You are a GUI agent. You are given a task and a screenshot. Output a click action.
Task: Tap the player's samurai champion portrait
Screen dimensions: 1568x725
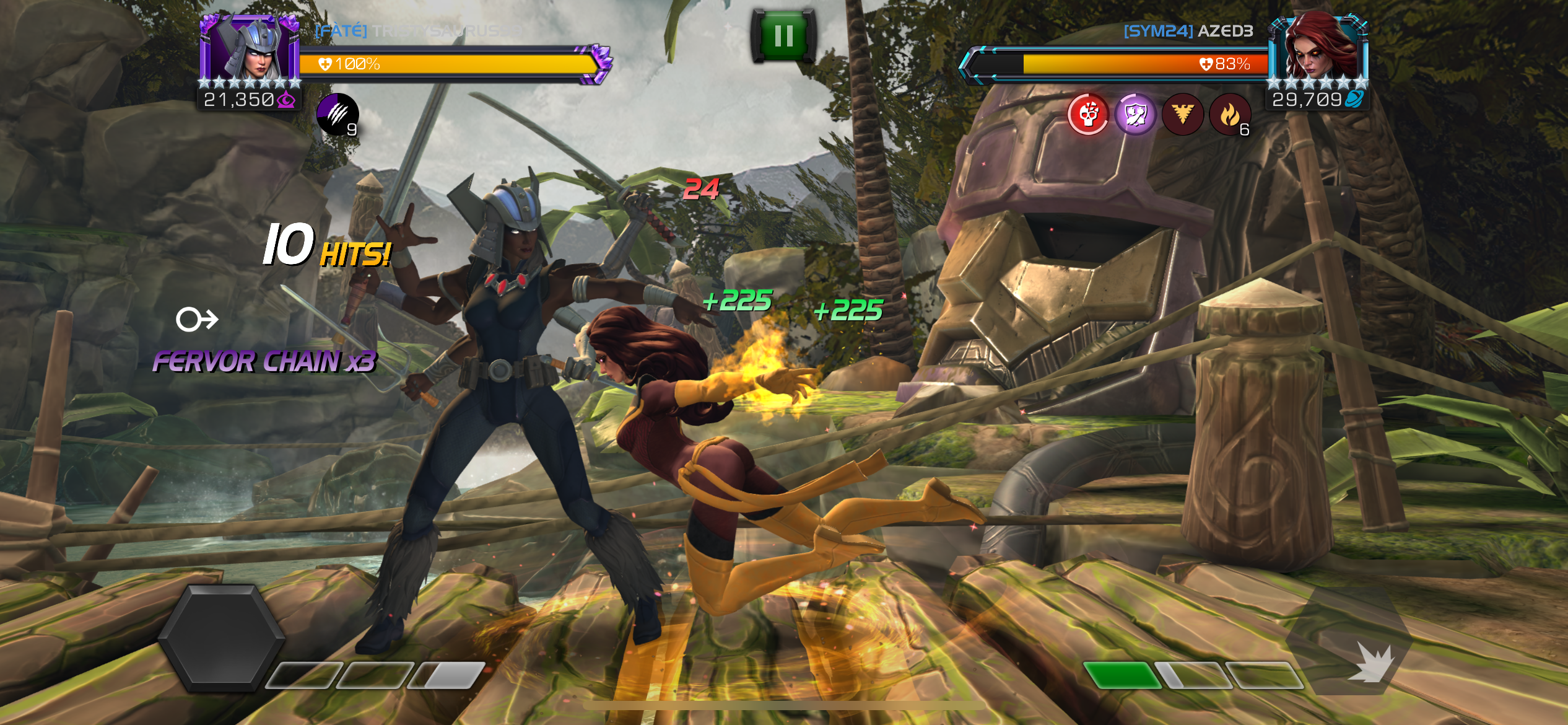[x=250, y=50]
